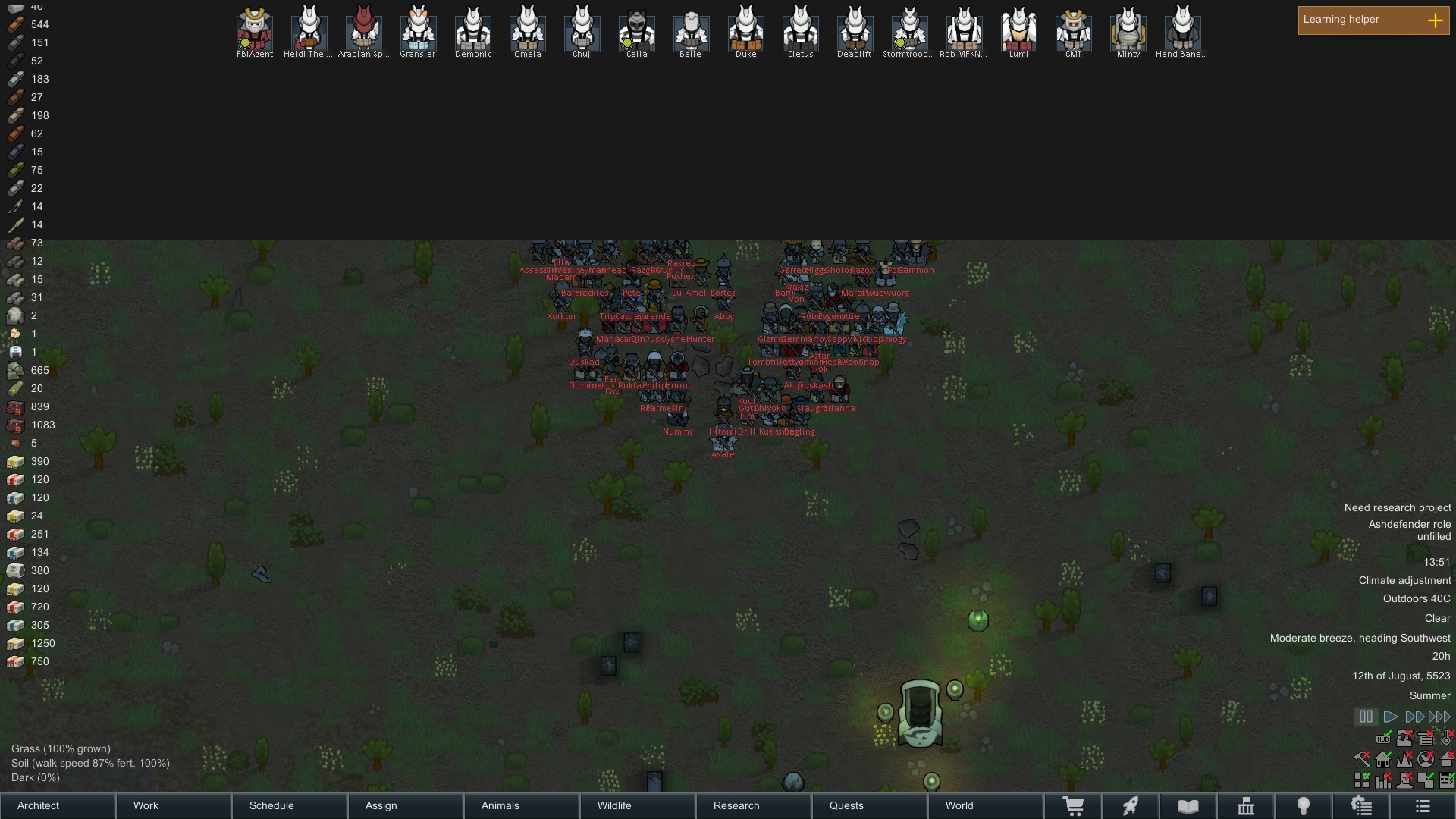Expand the Learning helper with the plus button
Screen dimensions: 1456x819
pyautogui.click(x=1436, y=20)
